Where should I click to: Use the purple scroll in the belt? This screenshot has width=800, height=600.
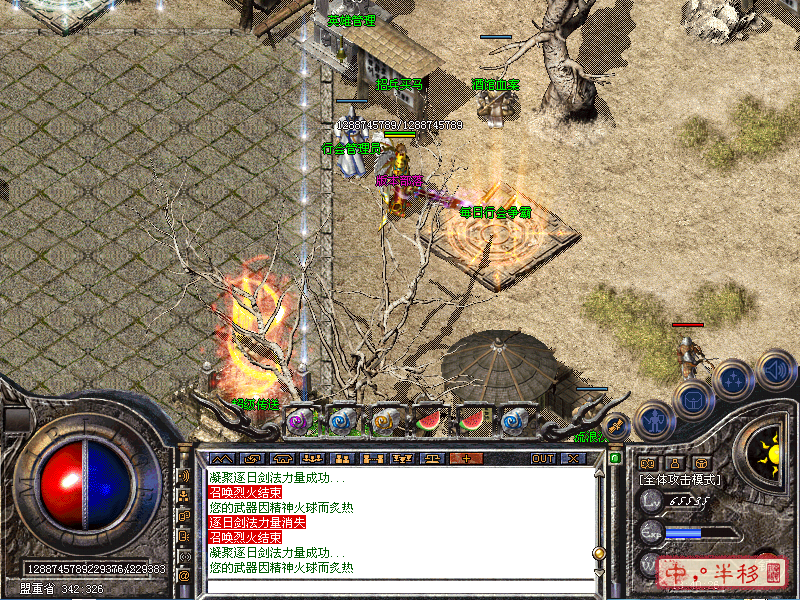pos(299,421)
